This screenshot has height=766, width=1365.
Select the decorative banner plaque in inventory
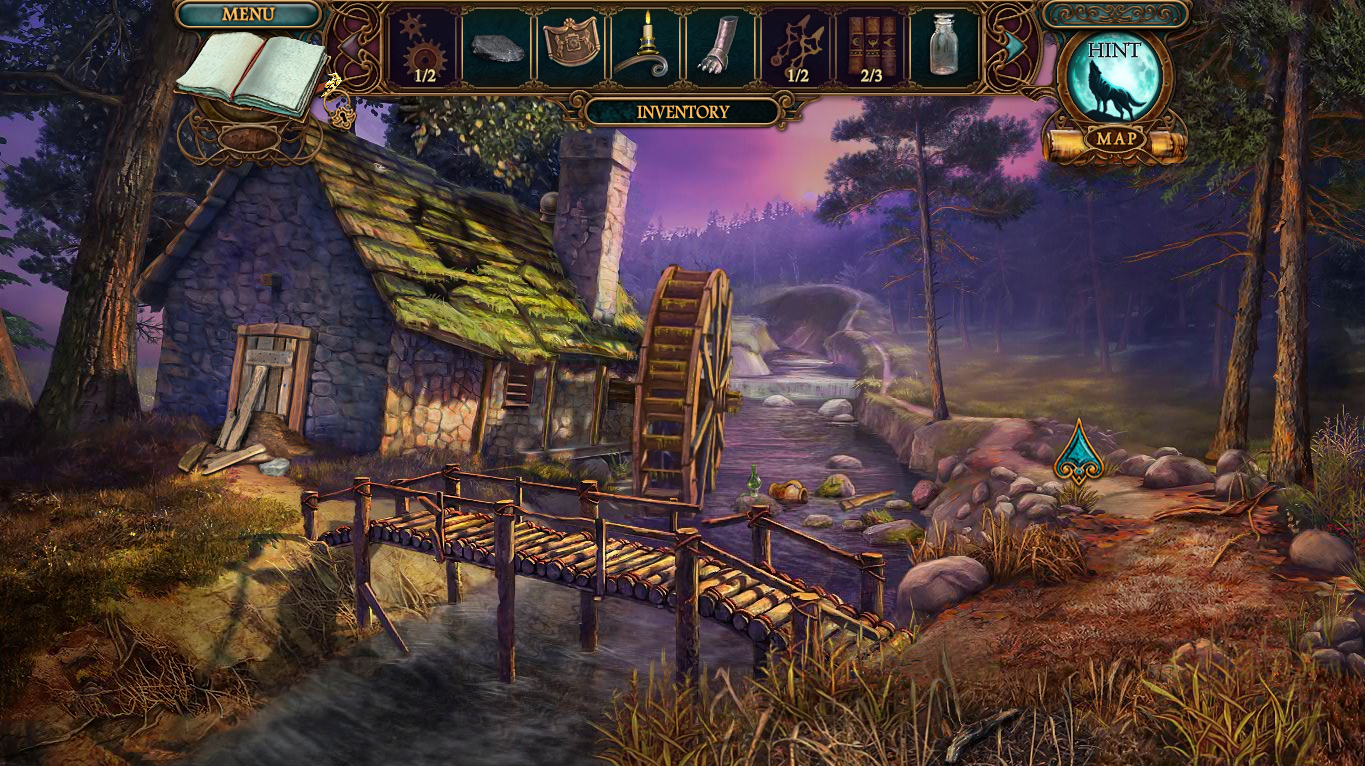click(572, 45)
